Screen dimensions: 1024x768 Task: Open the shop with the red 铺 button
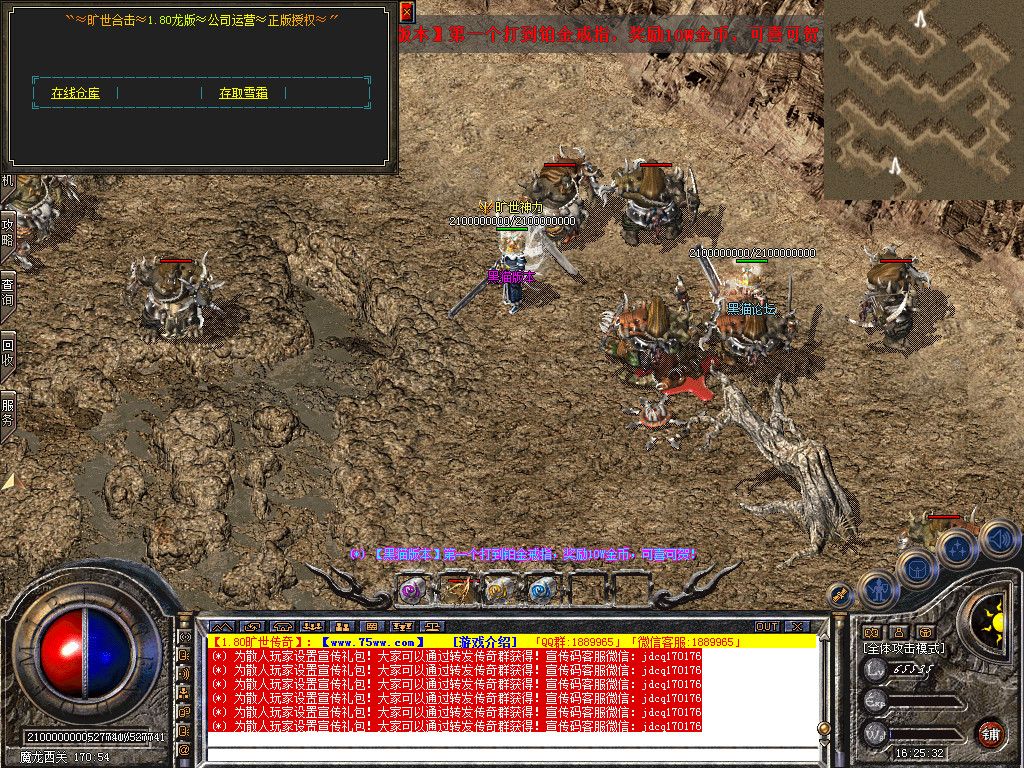[x=990, y=733]
